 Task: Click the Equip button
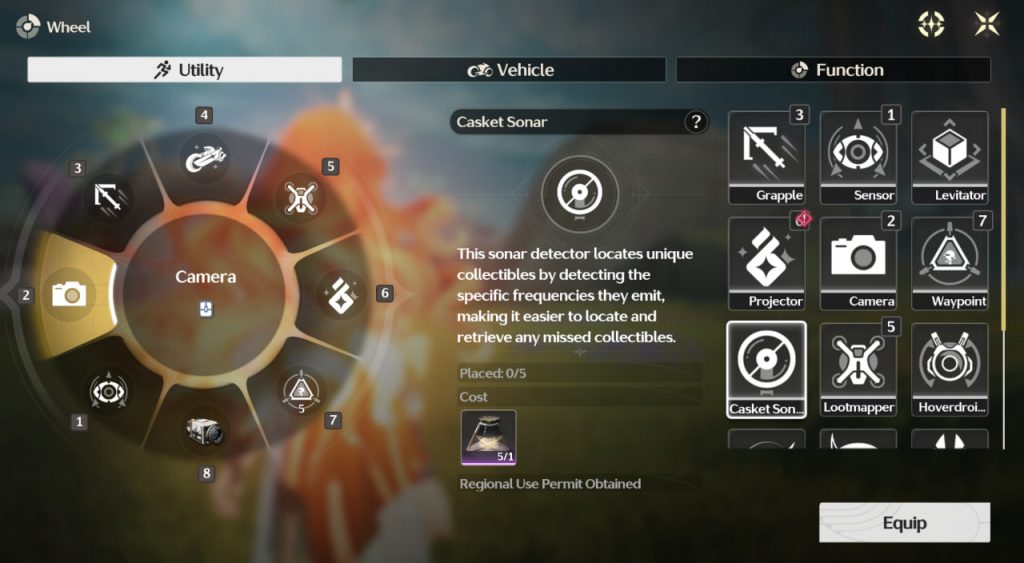[904, 523]
